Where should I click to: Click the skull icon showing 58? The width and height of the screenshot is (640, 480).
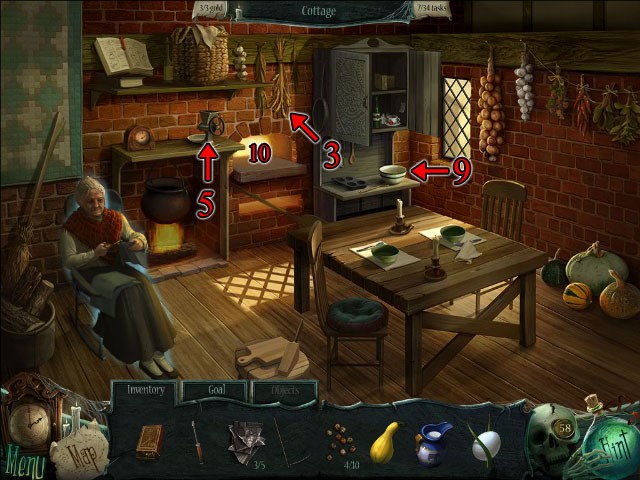[x=551, y=432]
